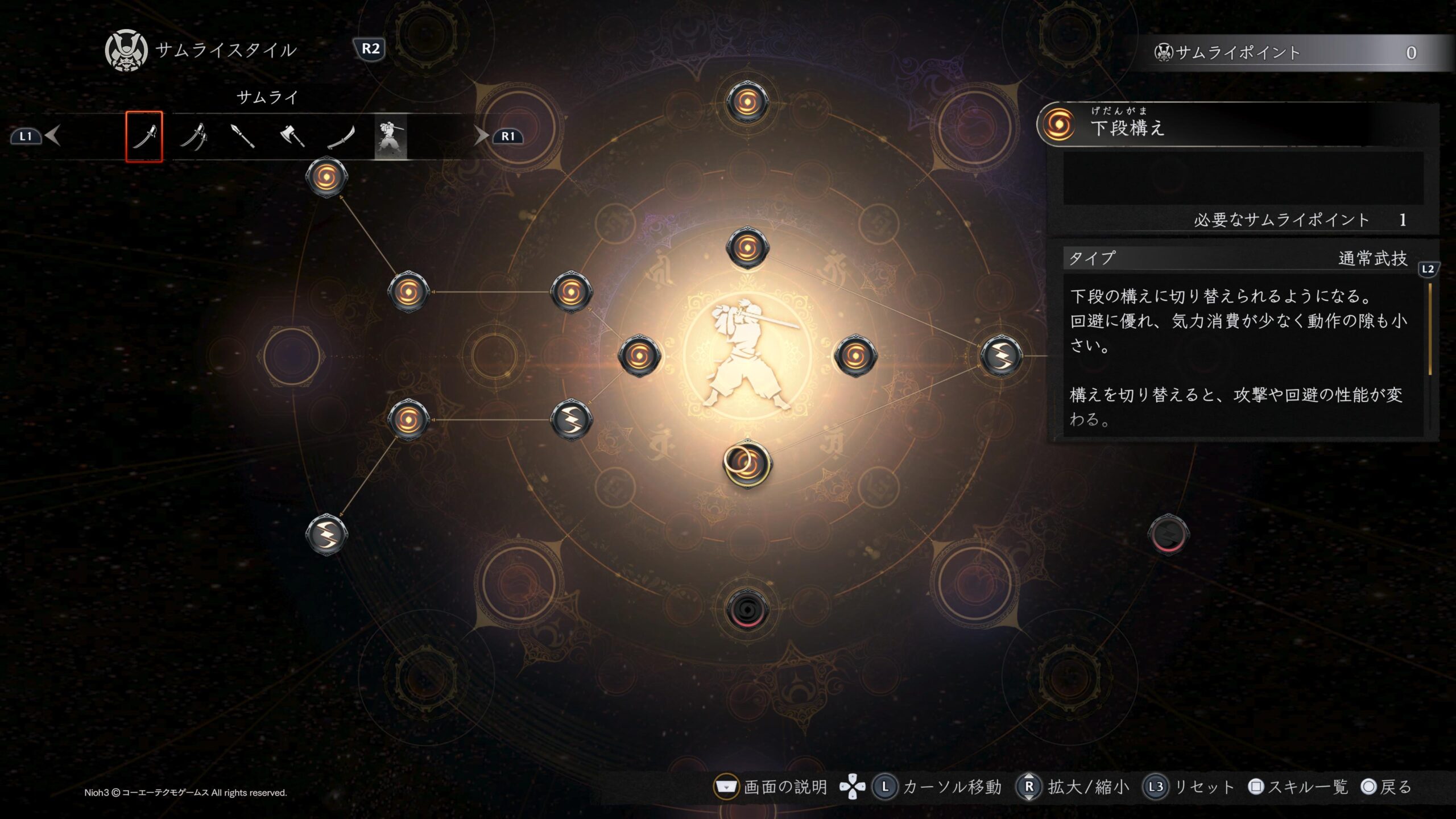Switch to the odachi long-blade tab
This screenshot has height=819, width=1456.
point(341,136)
